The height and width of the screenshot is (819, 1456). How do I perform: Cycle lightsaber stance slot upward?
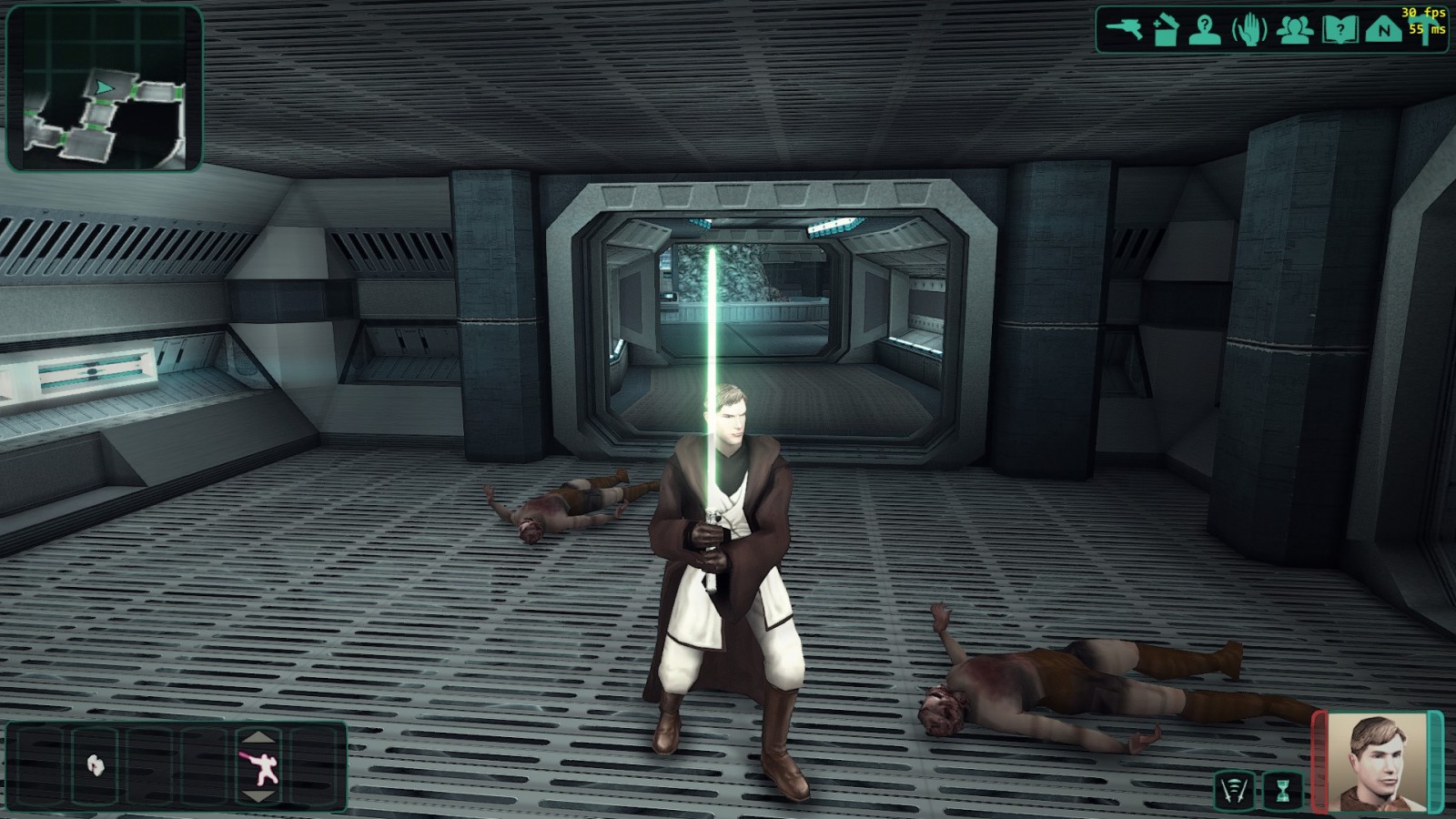pos(260,737)
